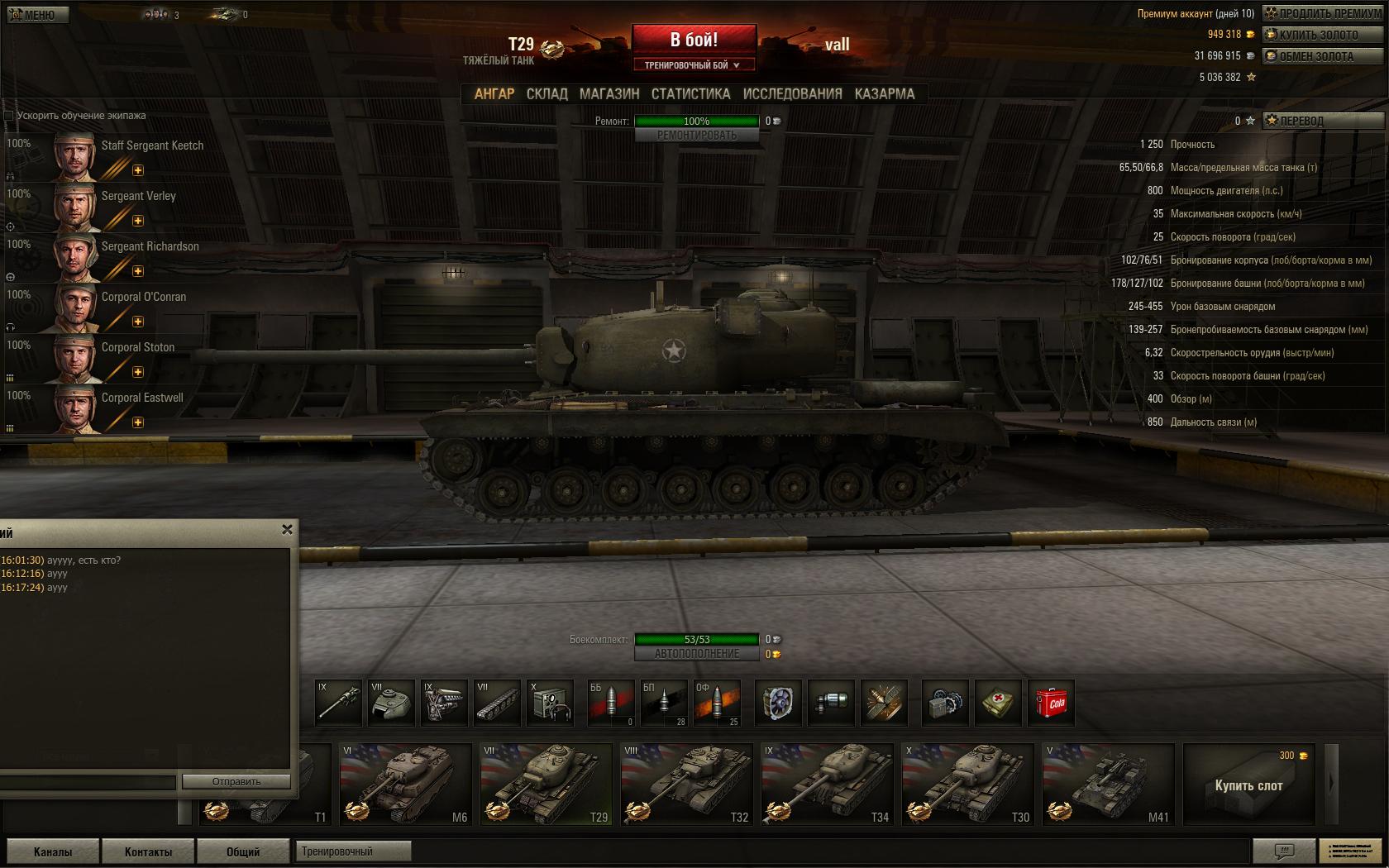Click the high-explosive ОФ shell icon

point(716,703)
